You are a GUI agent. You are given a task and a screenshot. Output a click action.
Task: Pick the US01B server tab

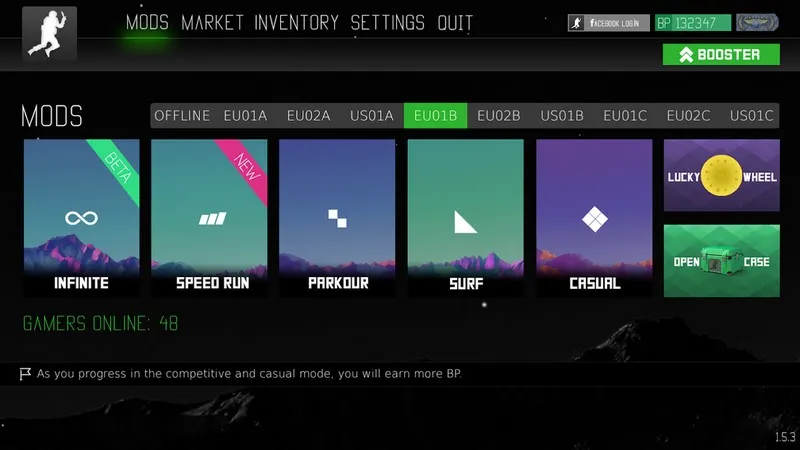coord(562,116)
